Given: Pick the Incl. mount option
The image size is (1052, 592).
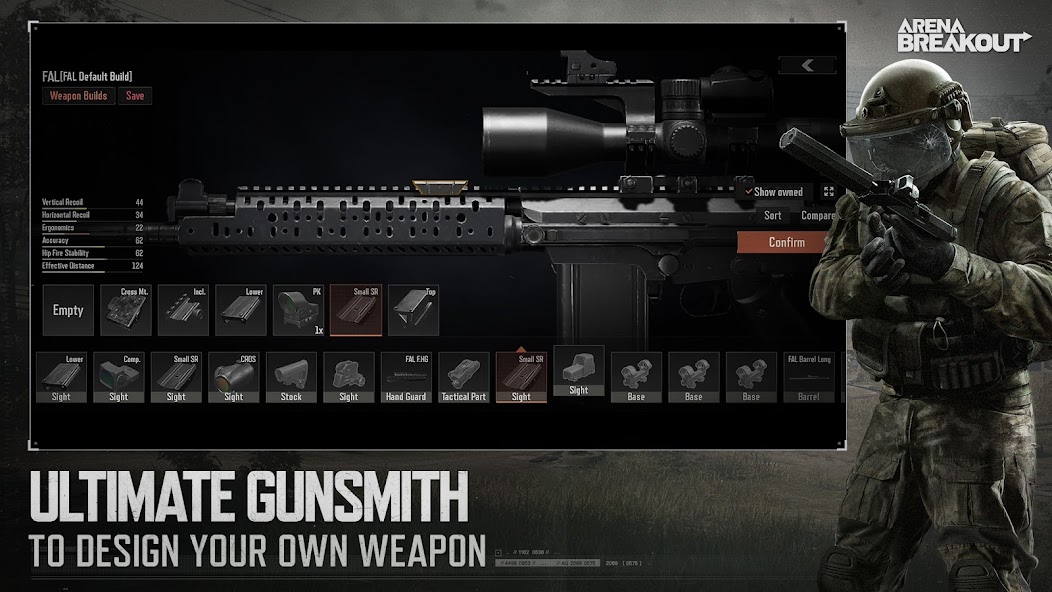Looking at the screenshot, I should coord(183,310).
